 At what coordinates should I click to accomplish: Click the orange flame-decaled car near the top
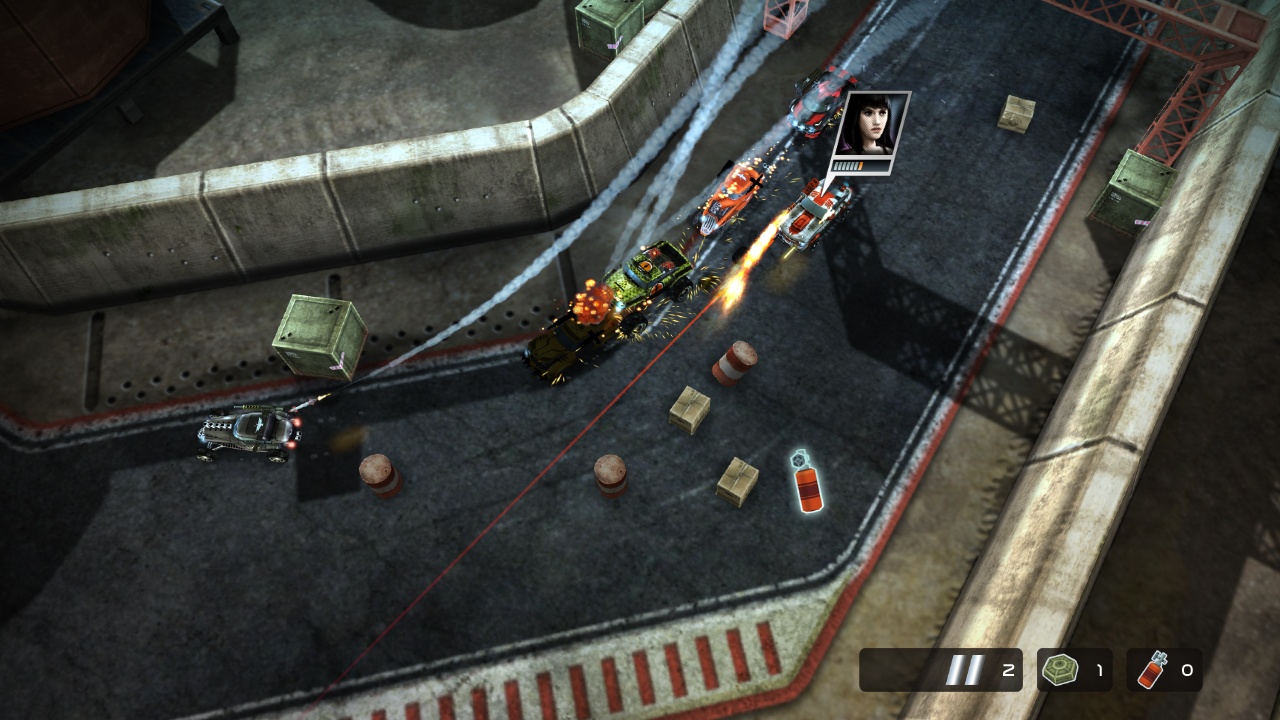point(730,197)
